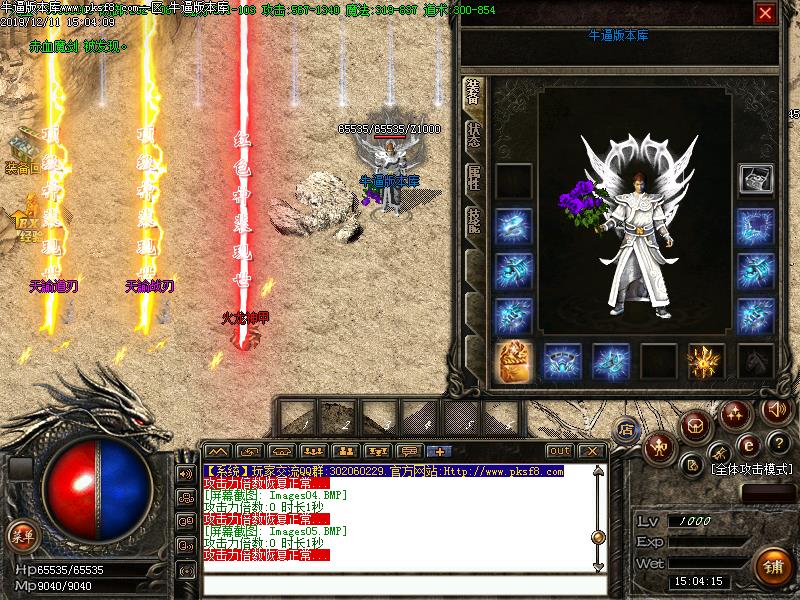
Task: Open the bag inventory round button
Action: (x=694, y=427)
